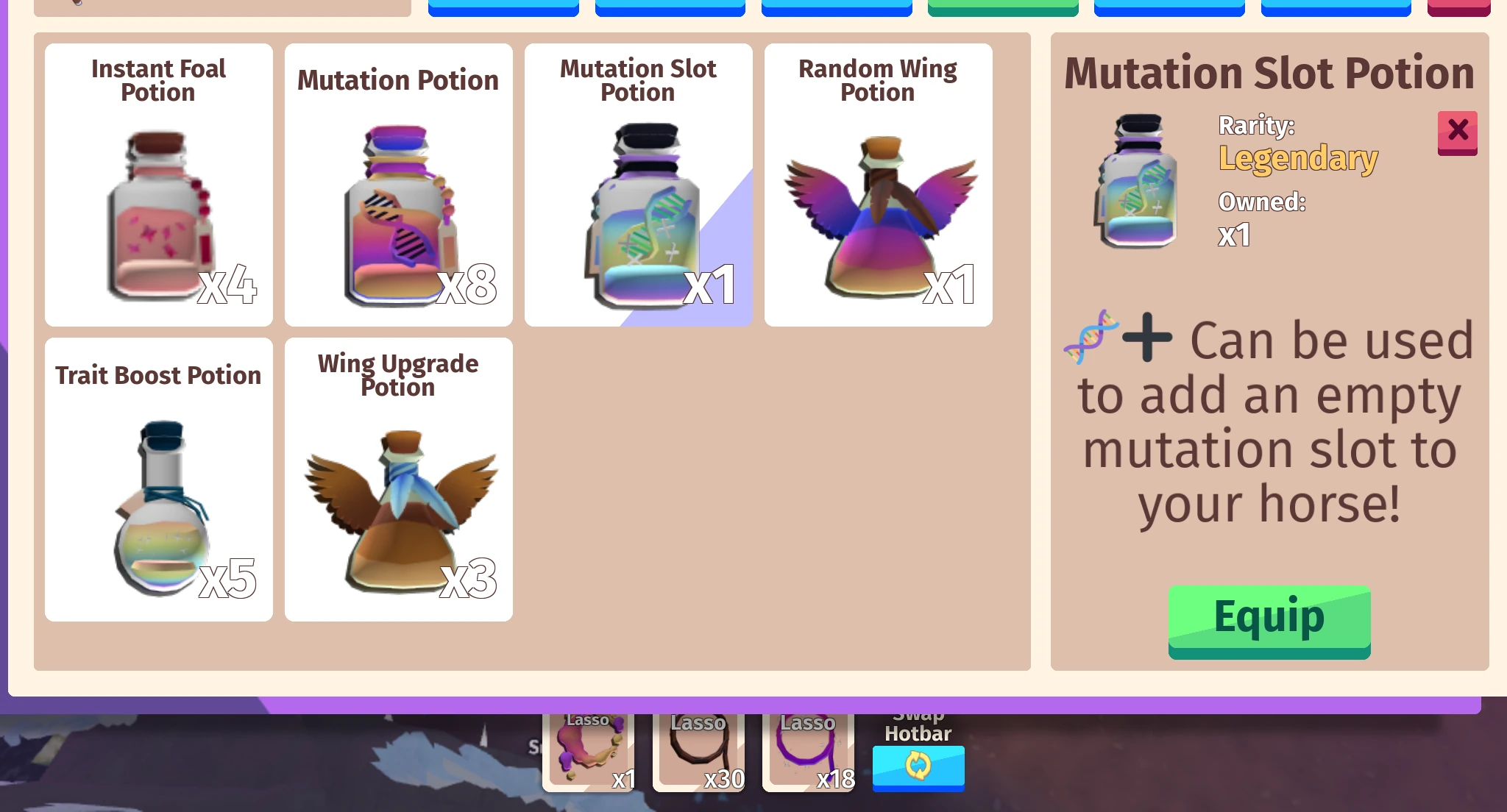Select the leftmost blue tab

pos(503,6)
